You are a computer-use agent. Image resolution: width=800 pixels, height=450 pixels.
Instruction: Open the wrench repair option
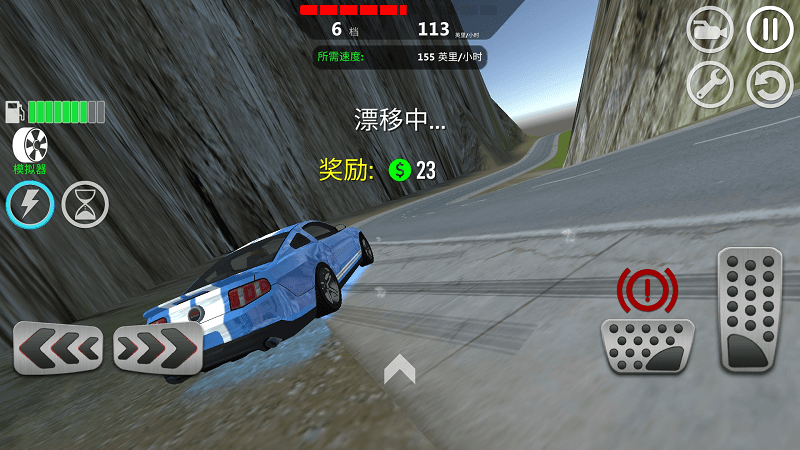[x=710, y=85]
